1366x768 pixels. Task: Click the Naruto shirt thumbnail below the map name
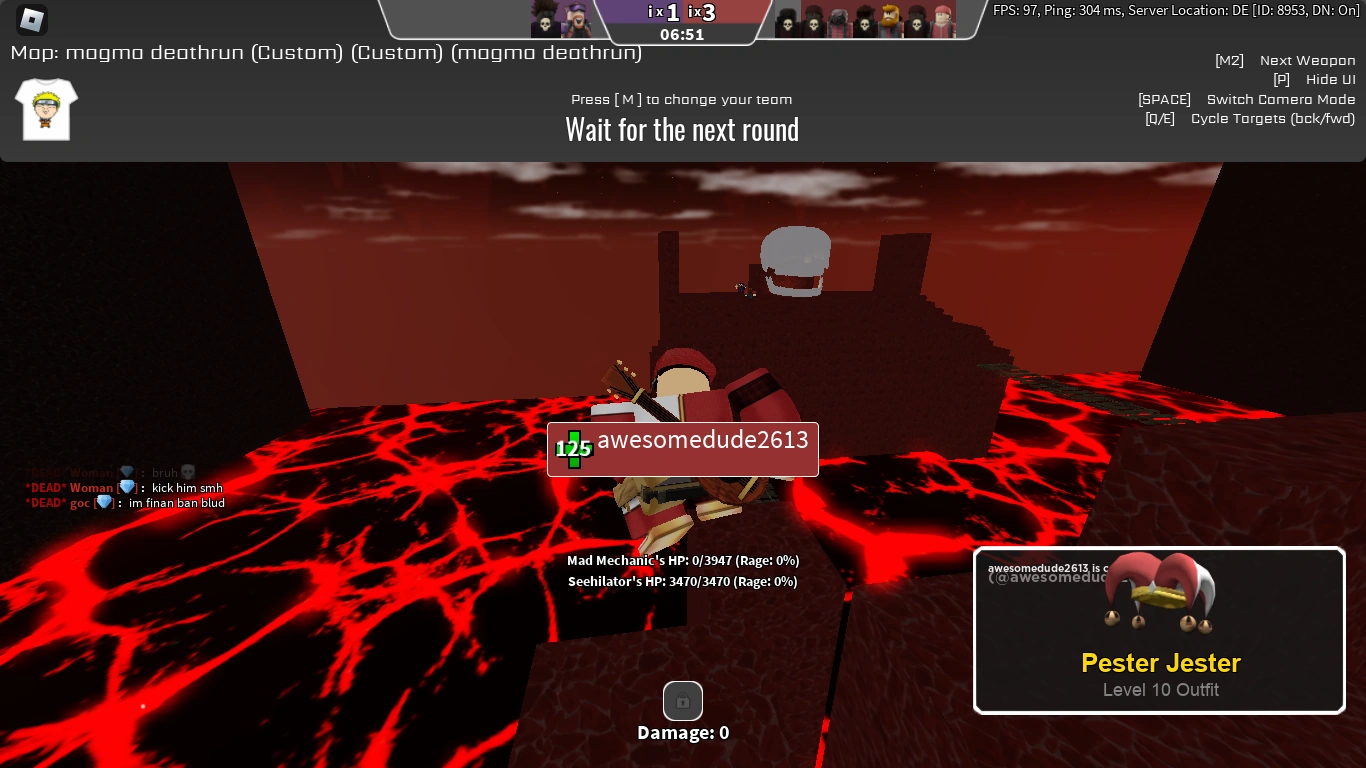coord(45,109)
